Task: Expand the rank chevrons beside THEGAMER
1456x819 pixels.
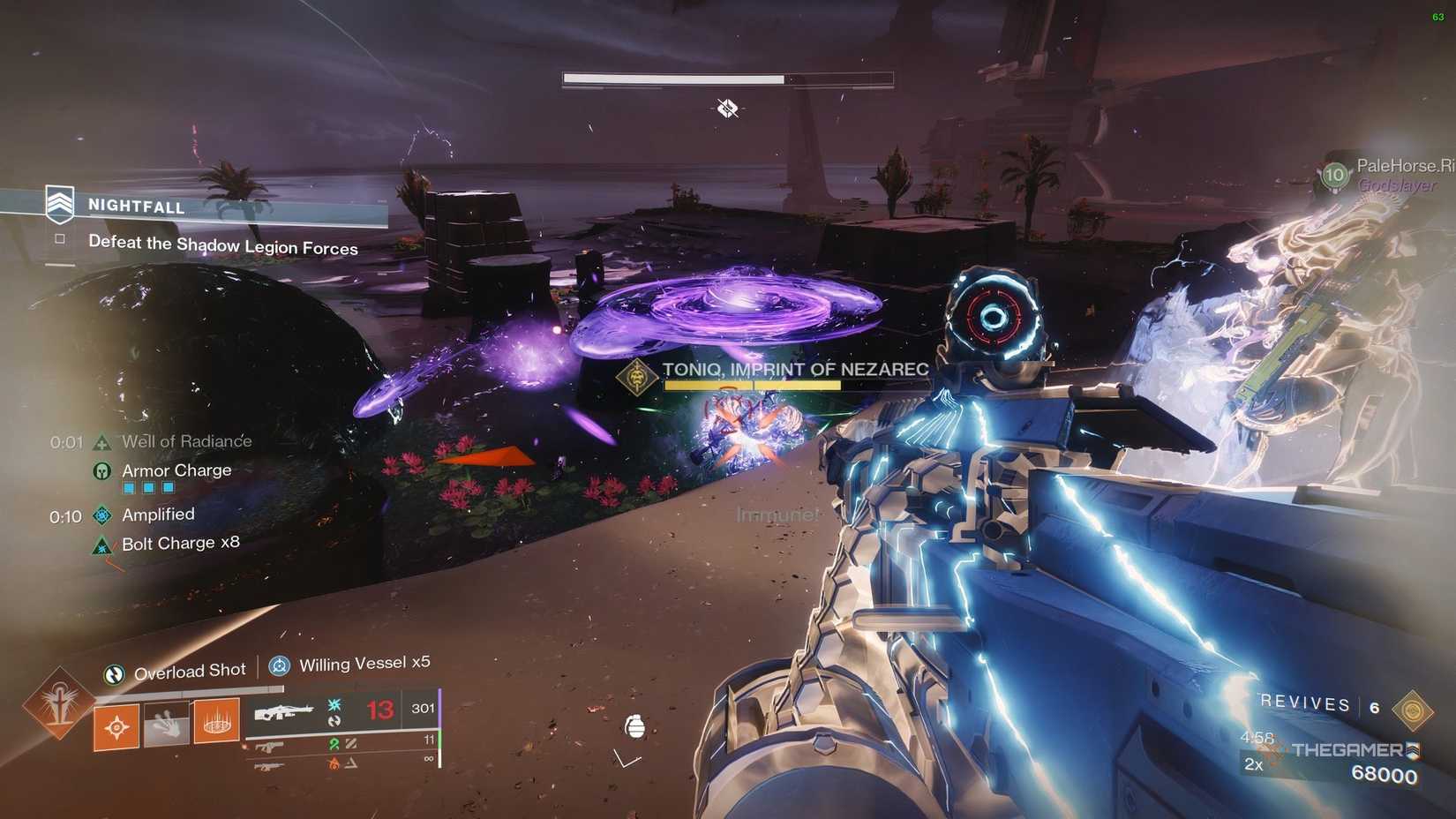Action: [1414, 750]
